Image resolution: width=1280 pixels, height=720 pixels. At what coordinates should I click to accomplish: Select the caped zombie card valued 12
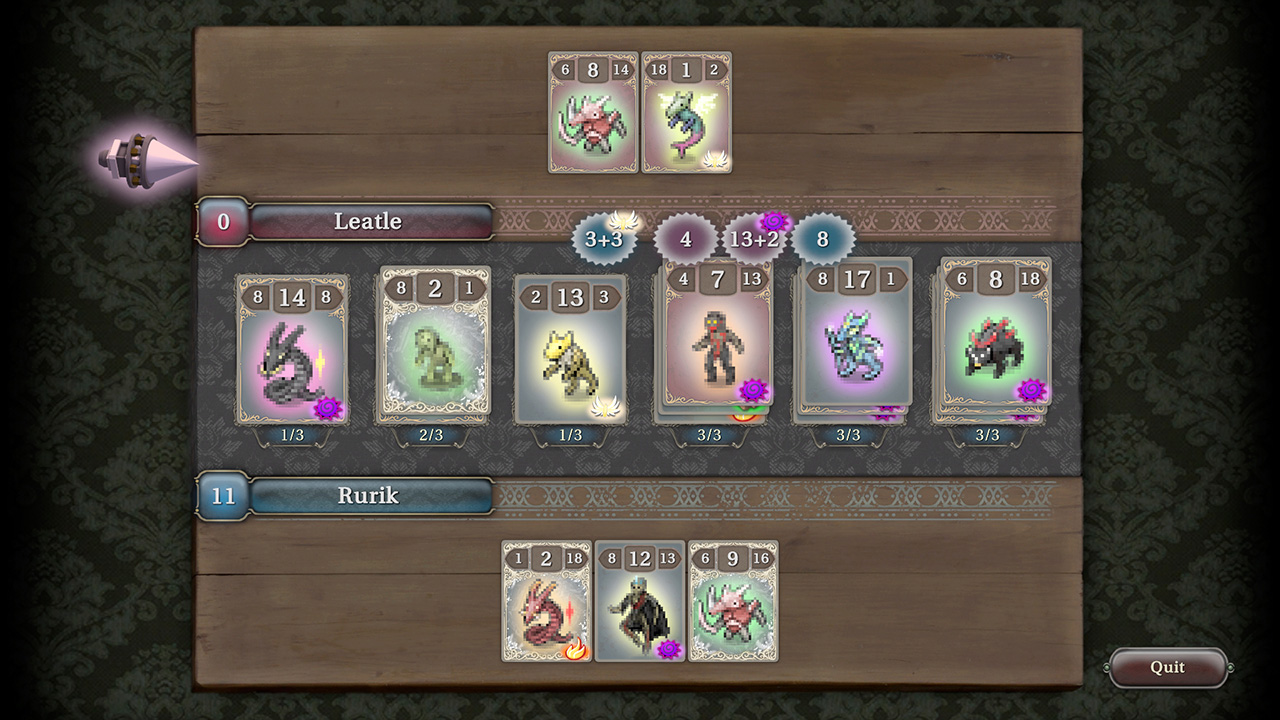(x=640, y=602)
